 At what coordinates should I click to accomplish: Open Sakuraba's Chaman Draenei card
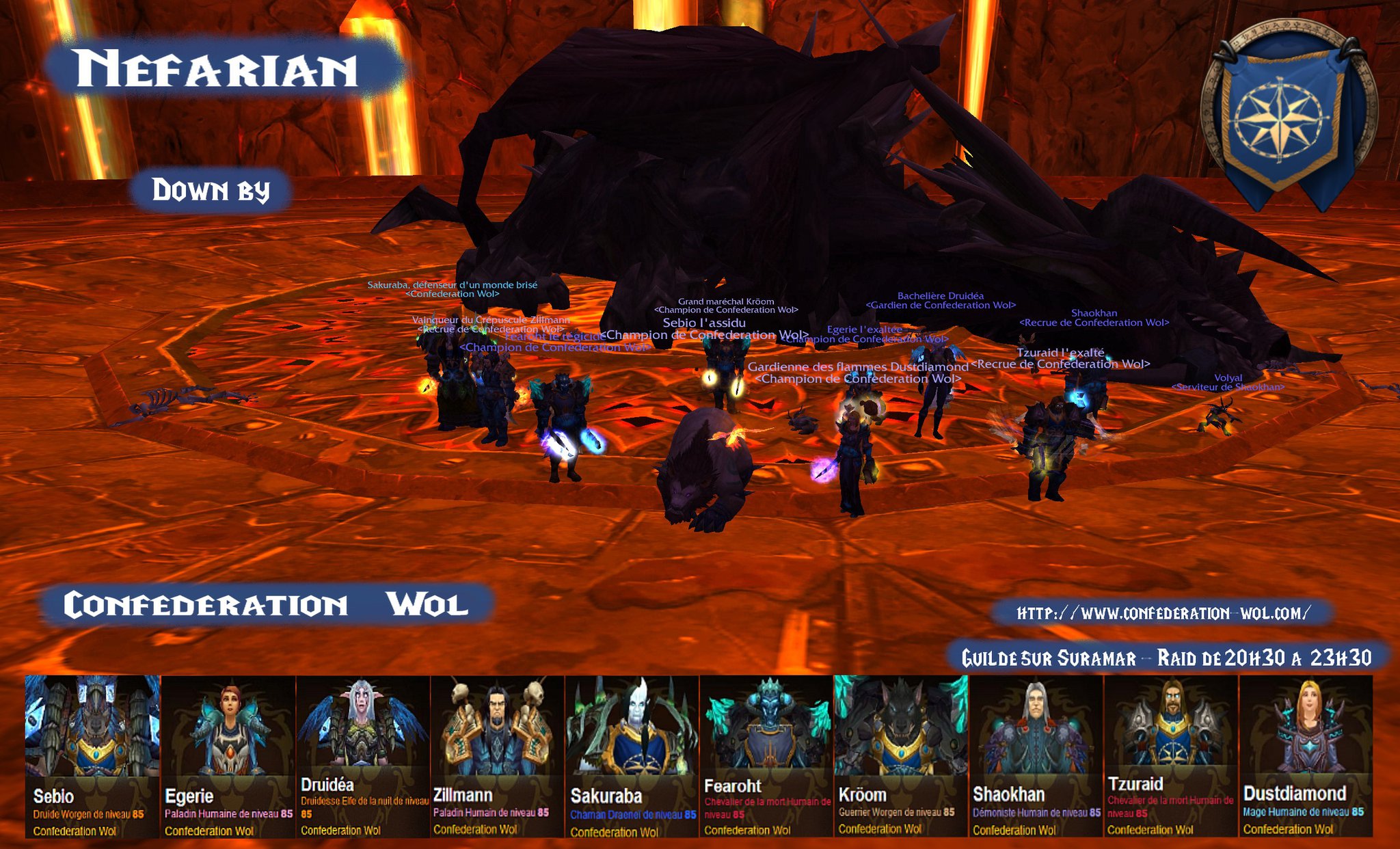coord(631,755)
